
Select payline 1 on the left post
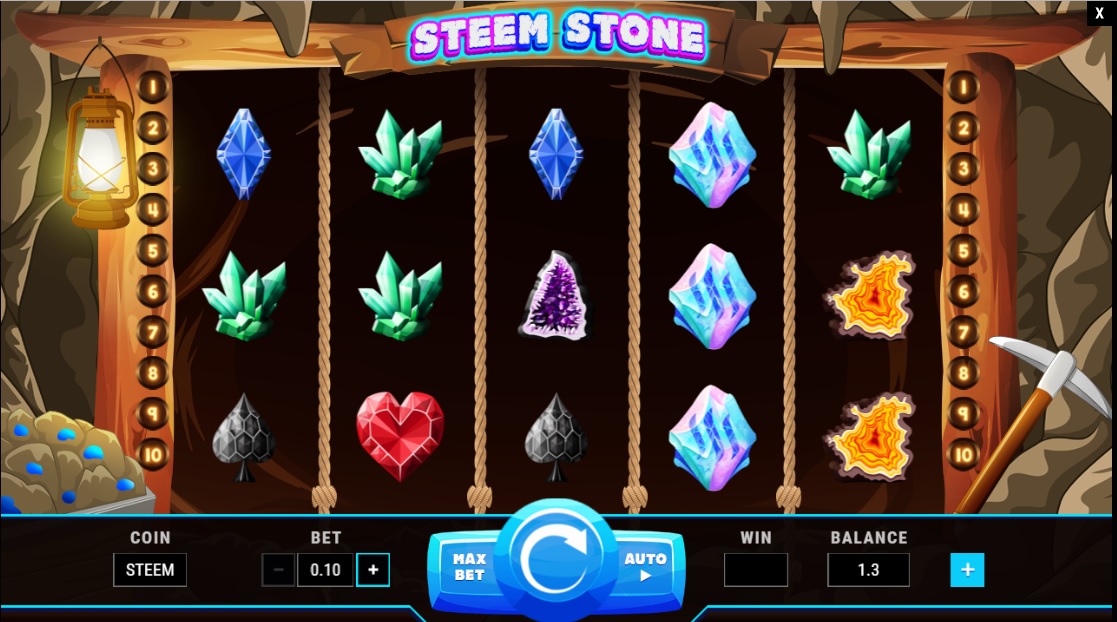pos(153,86)
